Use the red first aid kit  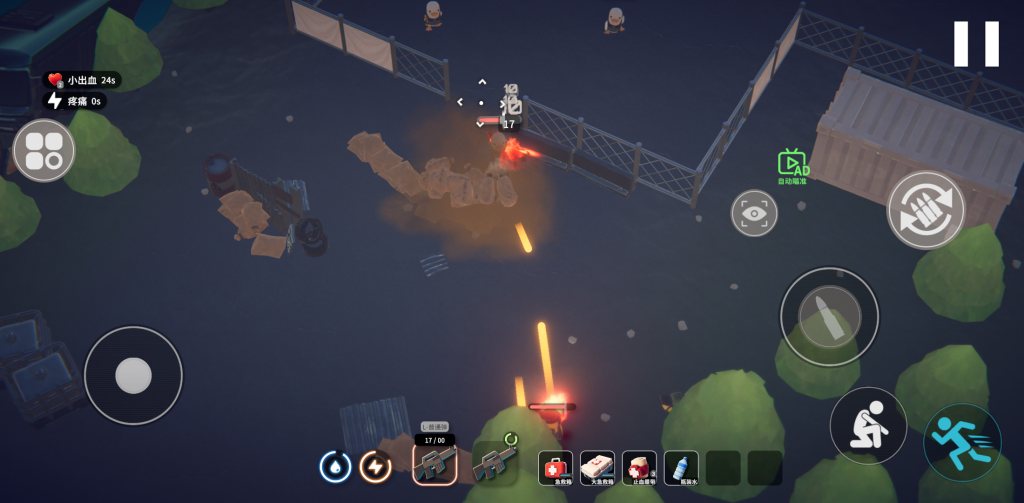[x=556, y=467]
